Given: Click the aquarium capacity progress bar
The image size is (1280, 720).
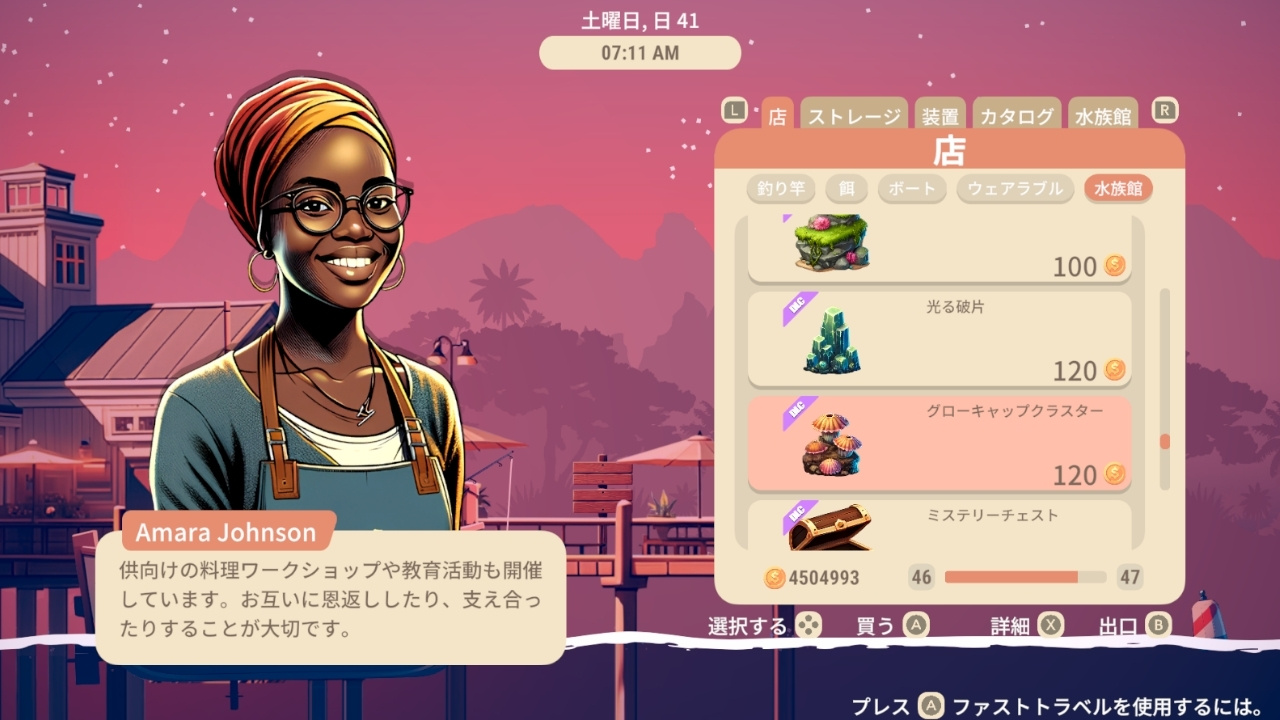Looking at the screenshot, I should 1024,578.
